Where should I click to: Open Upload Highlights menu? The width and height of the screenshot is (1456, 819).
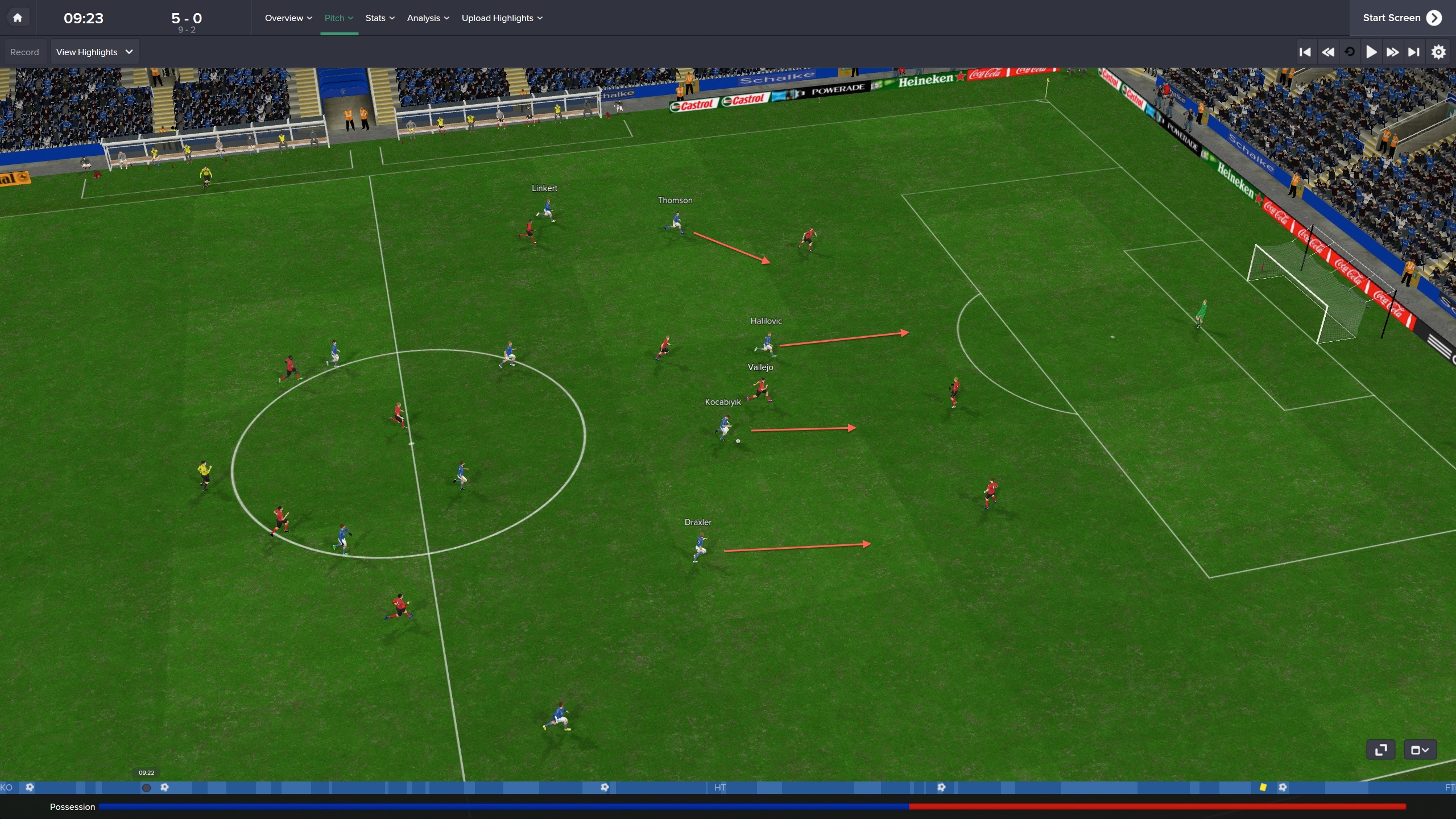(x=502, y=18)
